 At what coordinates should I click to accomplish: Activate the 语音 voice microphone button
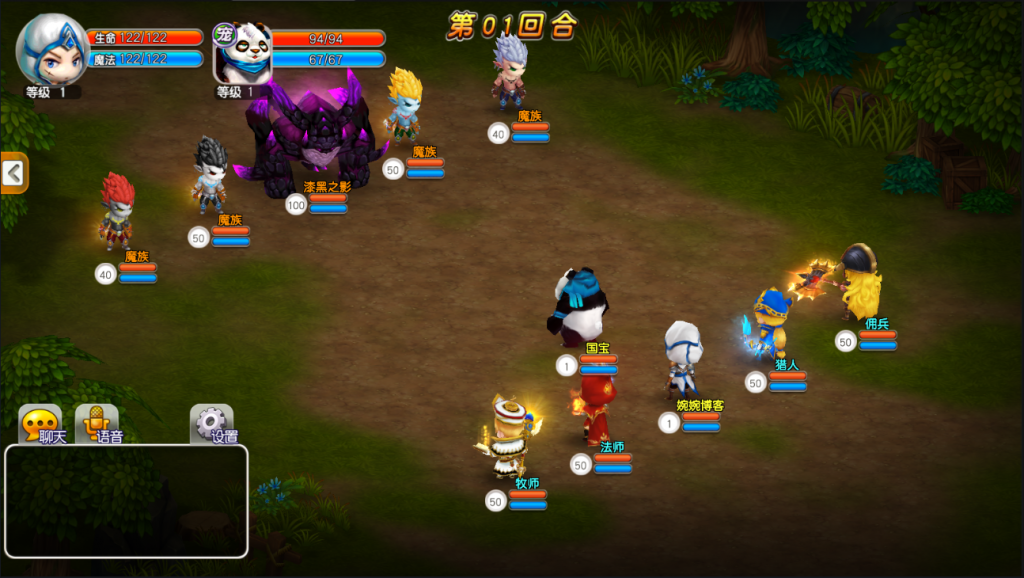[97, 425]
